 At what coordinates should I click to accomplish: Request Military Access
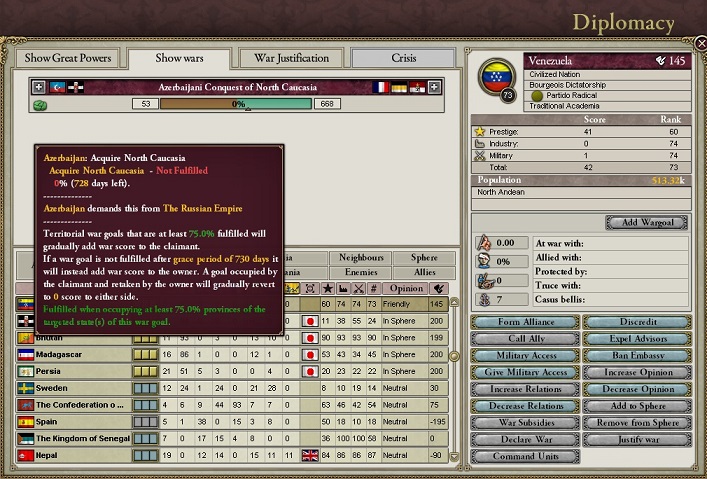point(524,356)
